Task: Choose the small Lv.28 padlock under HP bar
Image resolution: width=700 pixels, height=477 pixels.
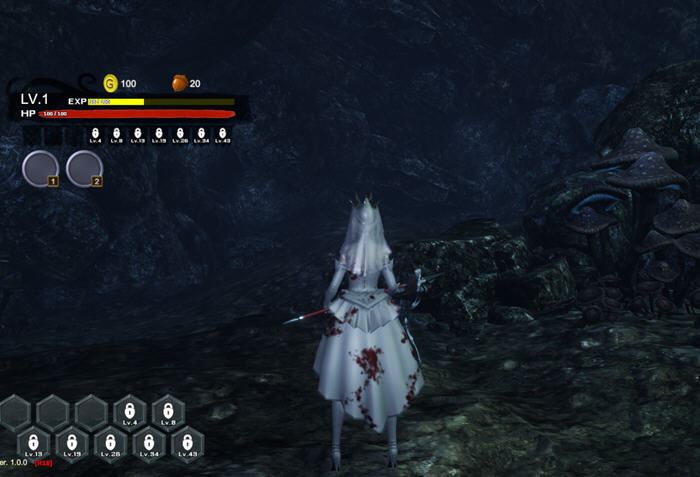Action: click(180, 133)
